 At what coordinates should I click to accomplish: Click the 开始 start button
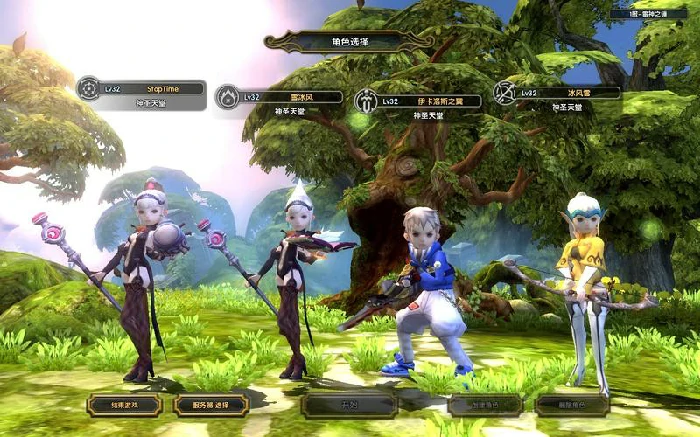350,405
